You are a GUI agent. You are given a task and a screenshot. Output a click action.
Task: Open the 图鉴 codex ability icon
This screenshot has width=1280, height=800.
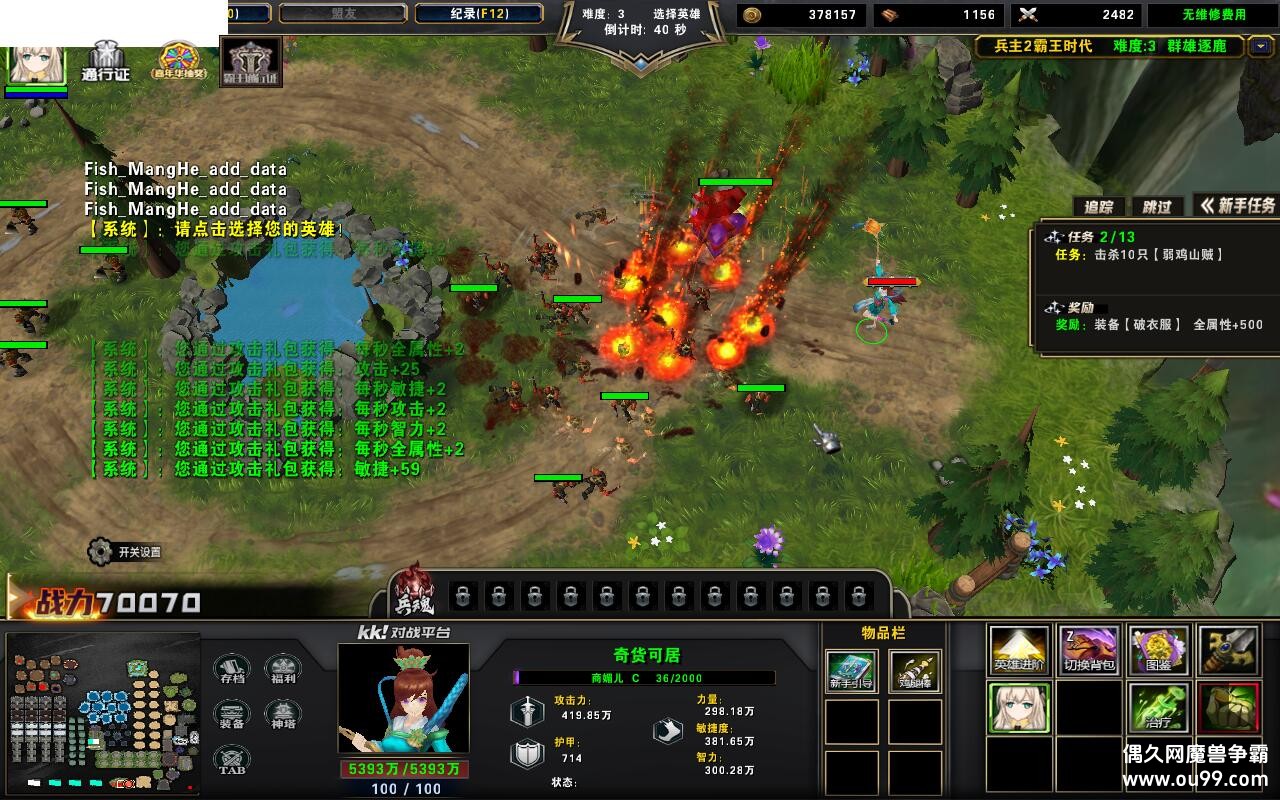tap(1159, 651)
